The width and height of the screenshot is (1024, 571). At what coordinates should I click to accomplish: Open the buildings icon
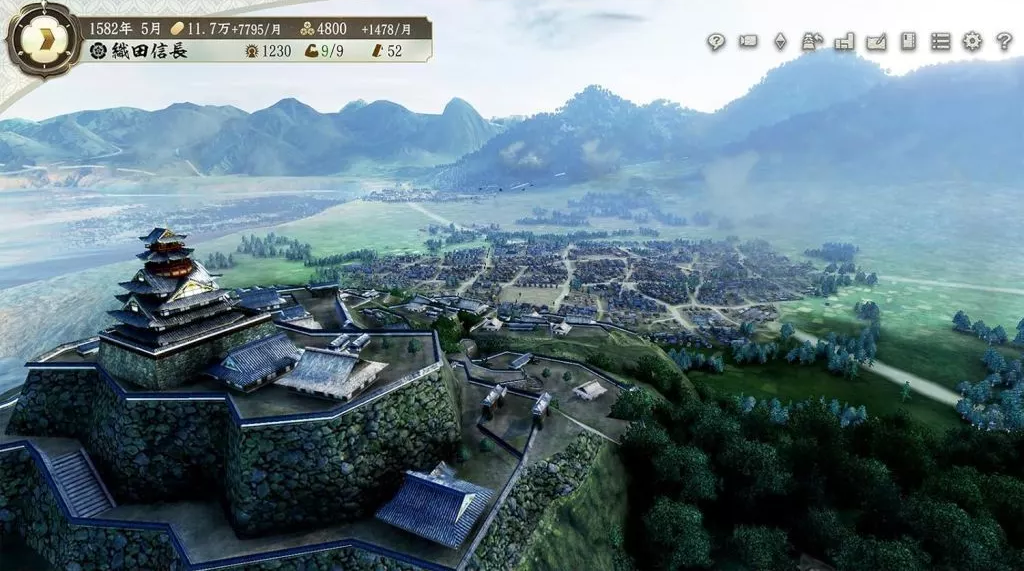tap(844, 42)
